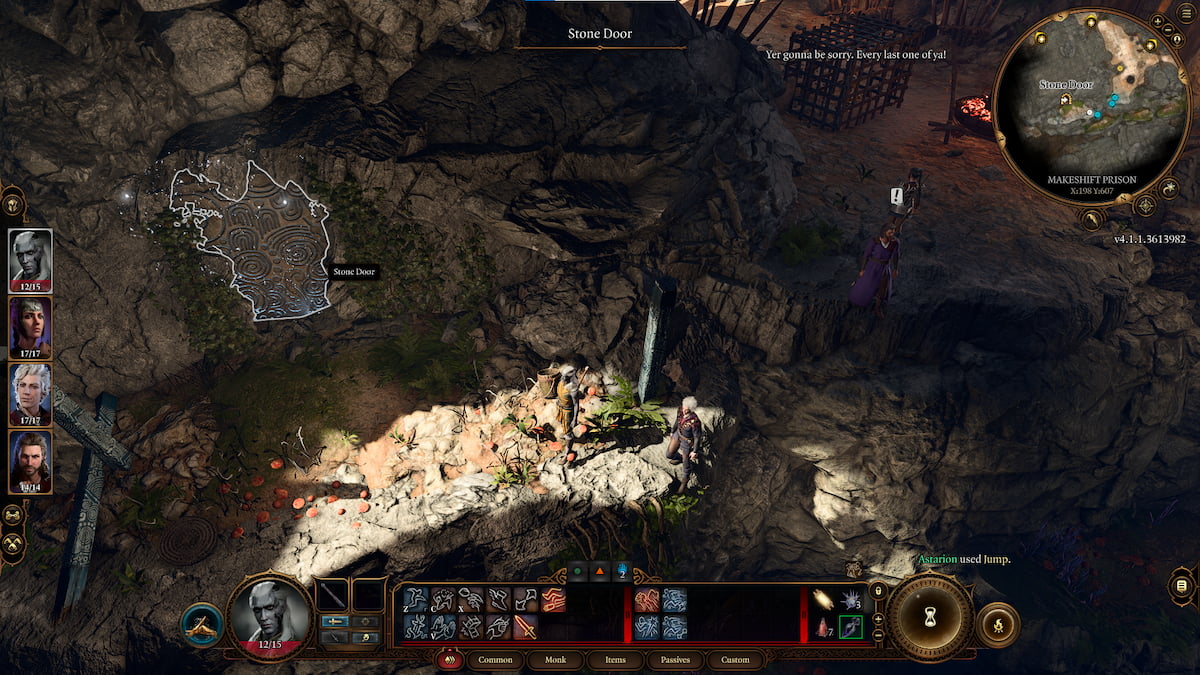Show the Items hotbar tab
1200x675 pixels.
615,660
